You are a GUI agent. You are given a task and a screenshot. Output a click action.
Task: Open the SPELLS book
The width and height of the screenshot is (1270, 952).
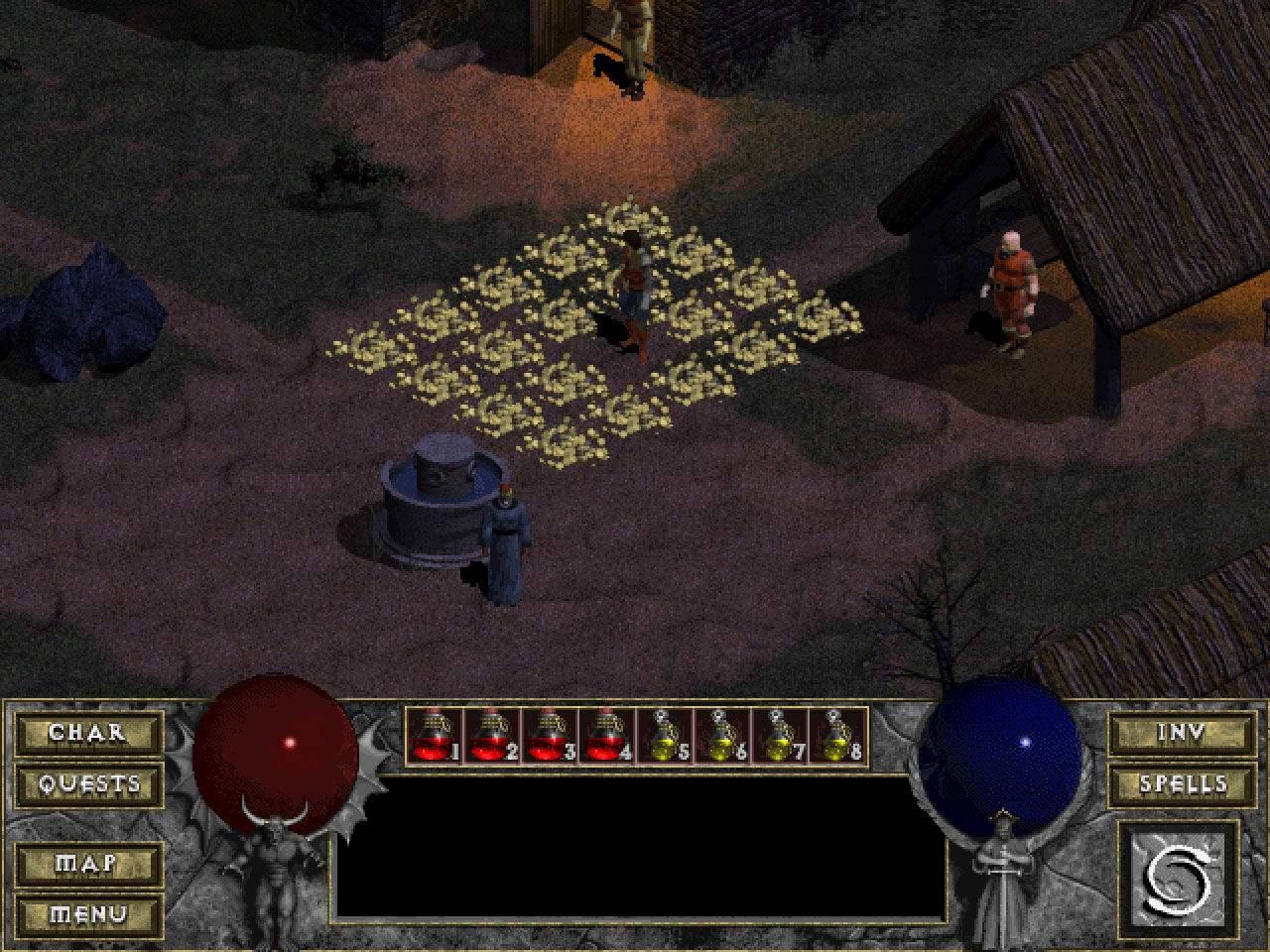pyautogui.click(x=1182, y=784)
